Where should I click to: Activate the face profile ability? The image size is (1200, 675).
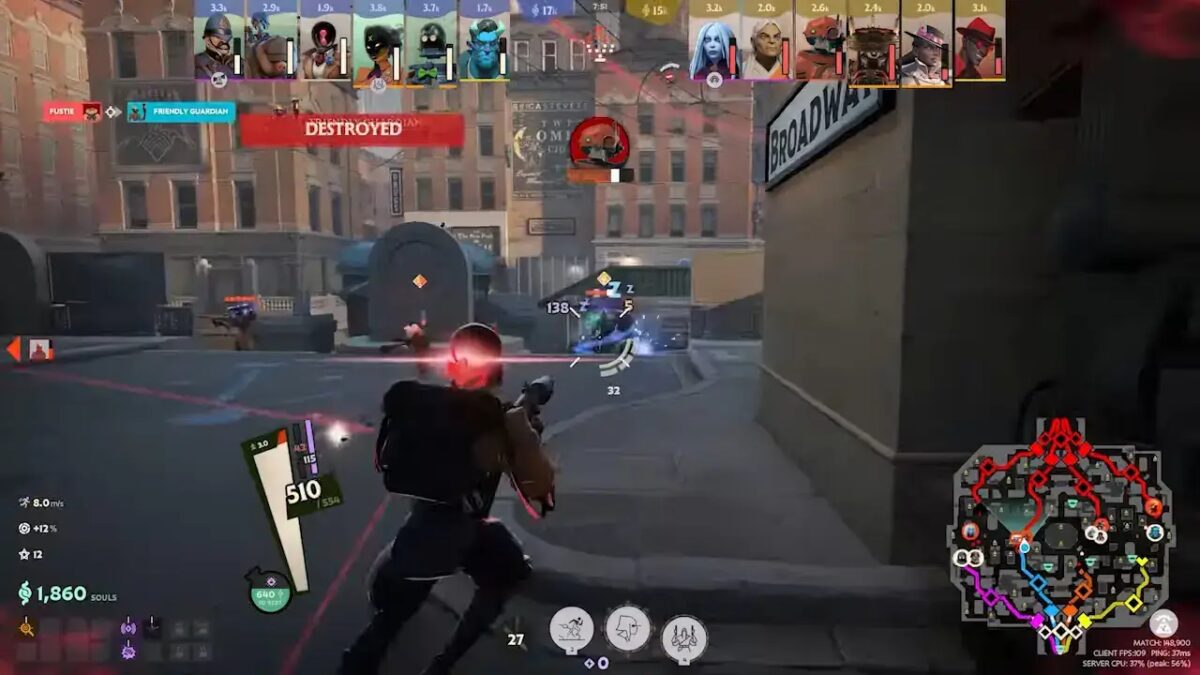click(x=628, y=629)
